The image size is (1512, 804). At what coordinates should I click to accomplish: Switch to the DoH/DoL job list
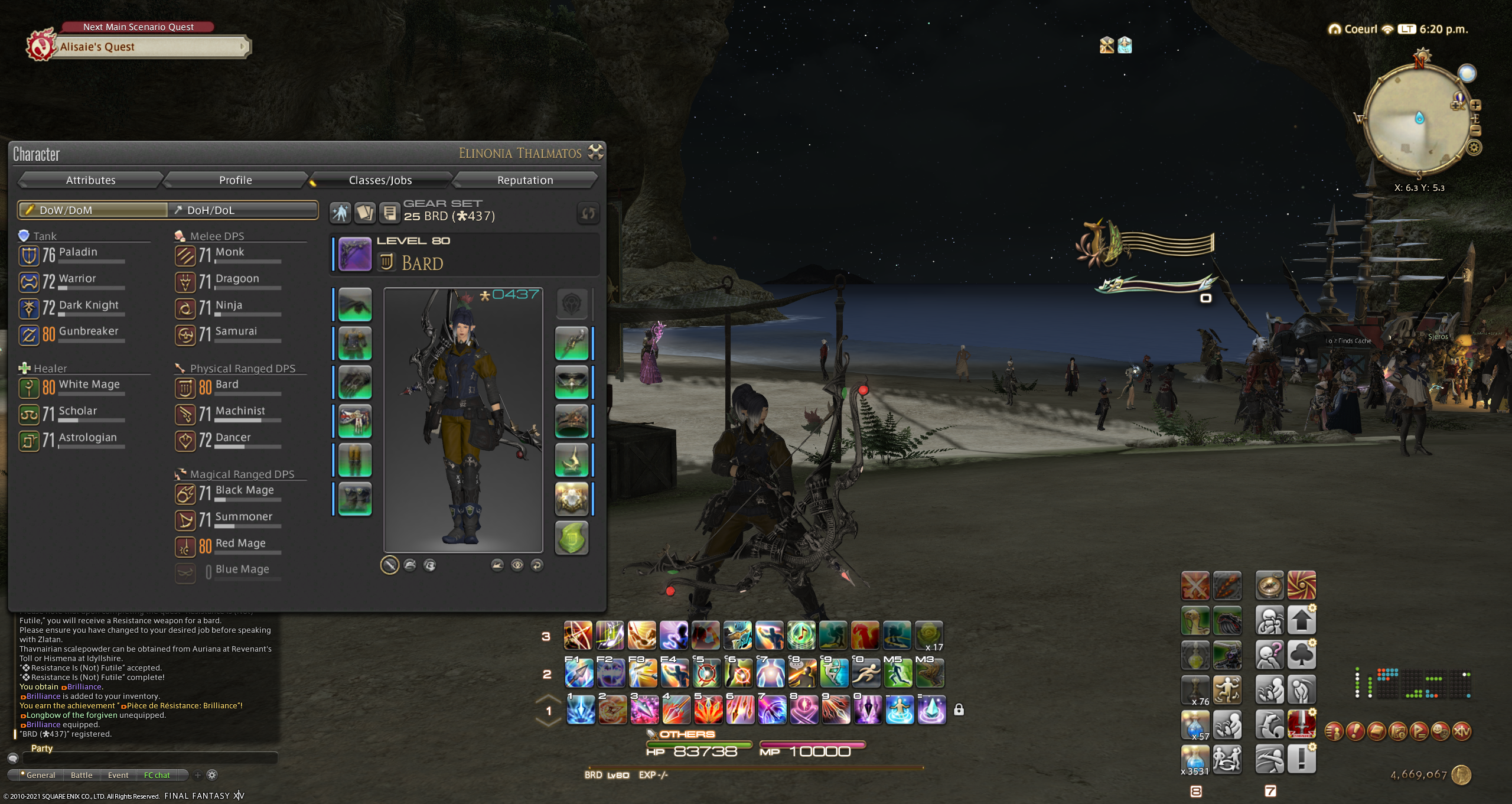(x=243, y=210)
